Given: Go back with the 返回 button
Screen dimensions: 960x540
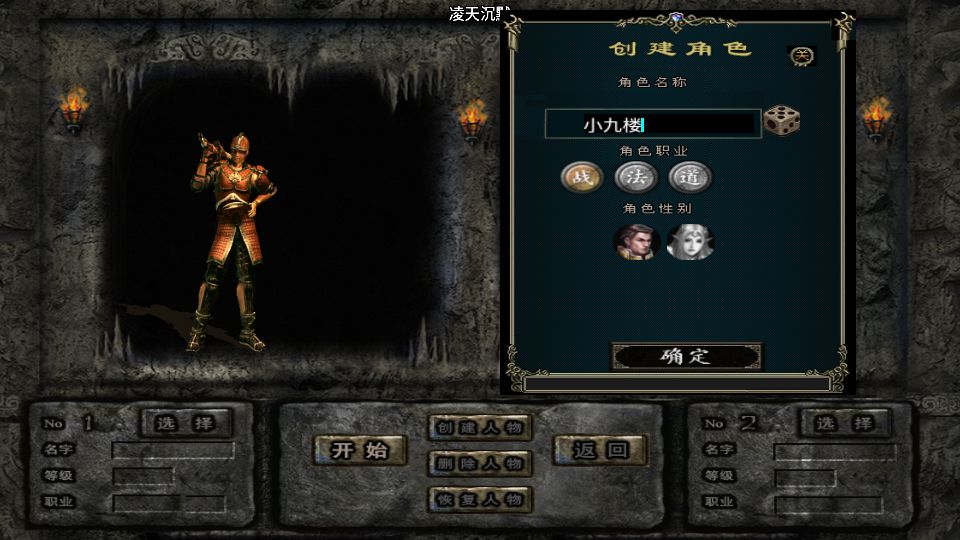Looking at the screenshot, I should (601, 450).
